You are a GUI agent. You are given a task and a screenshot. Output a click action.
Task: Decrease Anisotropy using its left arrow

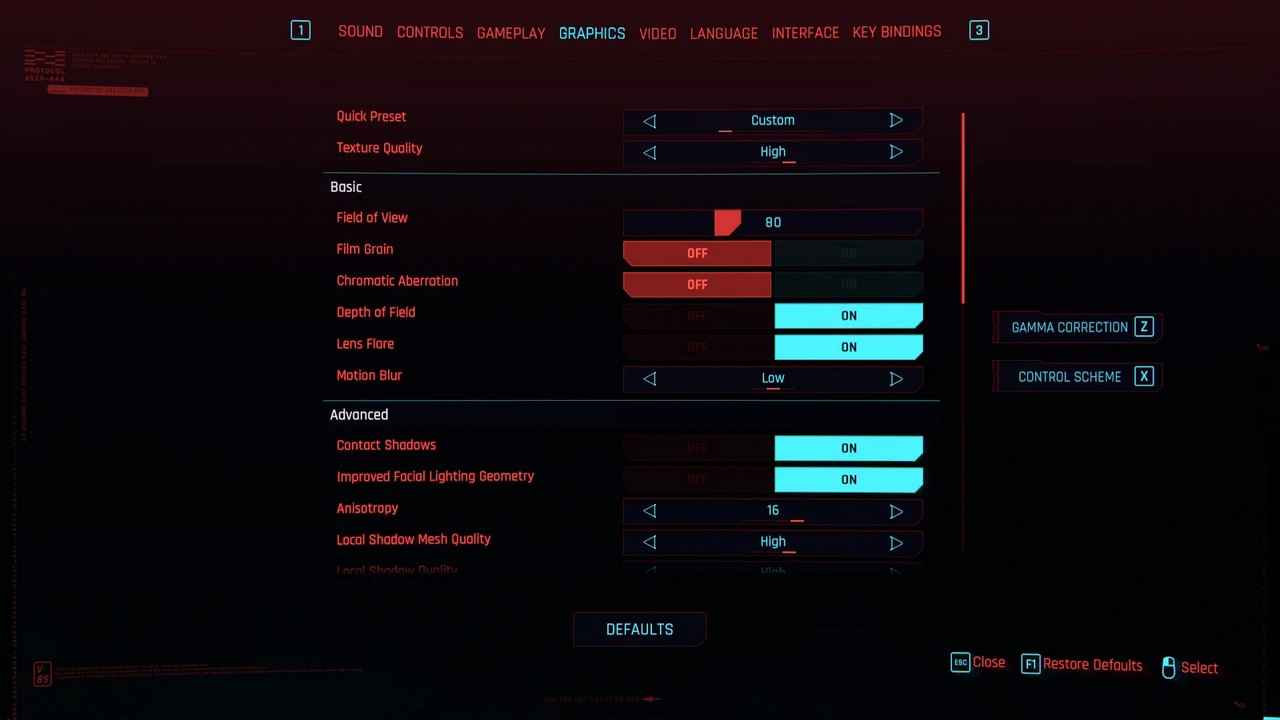coord(650,511)
